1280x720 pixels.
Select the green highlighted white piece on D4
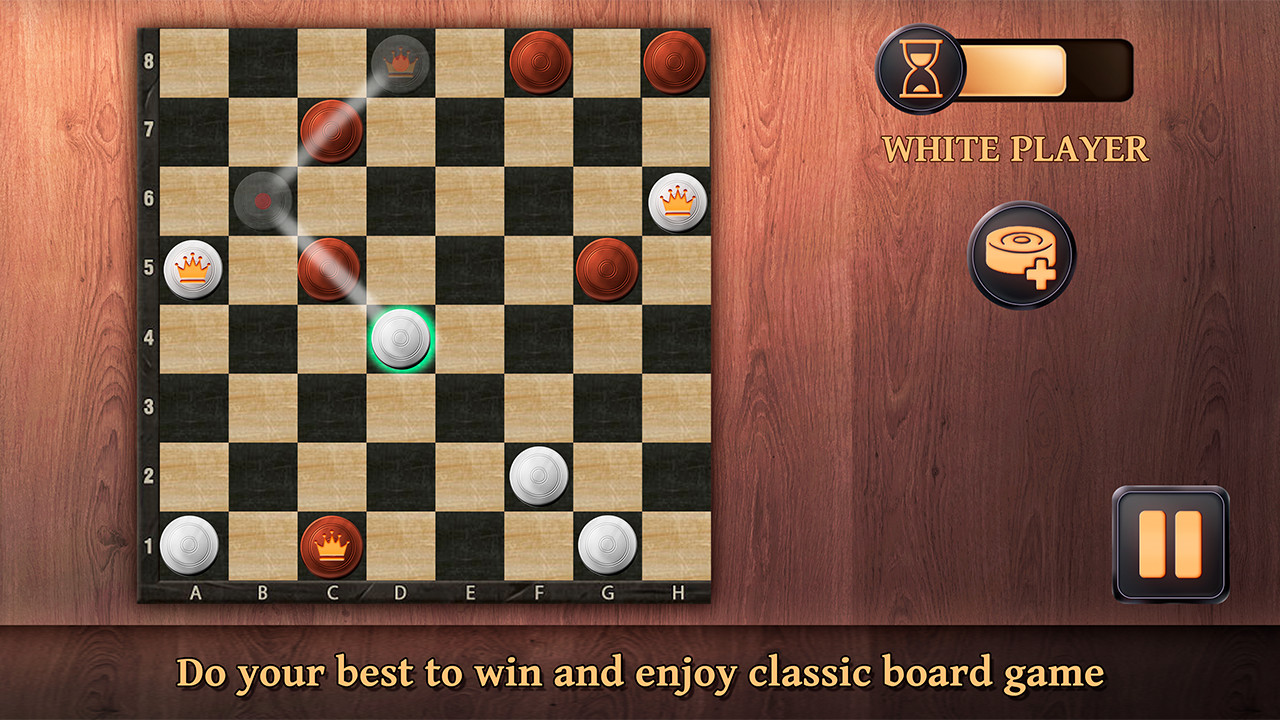(400, 338)
